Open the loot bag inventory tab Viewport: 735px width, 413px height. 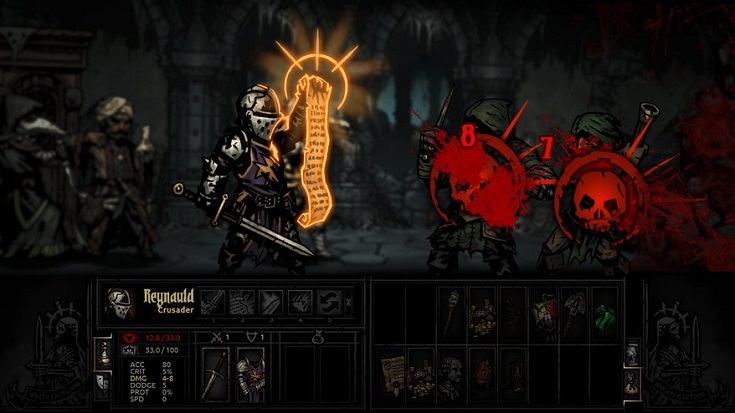tap(632, 383)
